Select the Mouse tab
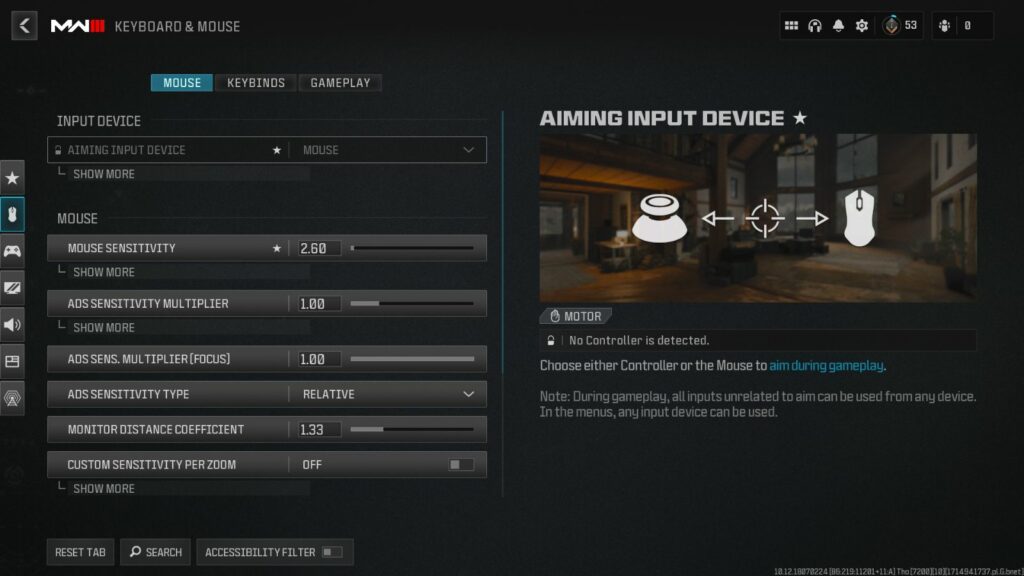The image size is (1024, 576). click(182, 83)
